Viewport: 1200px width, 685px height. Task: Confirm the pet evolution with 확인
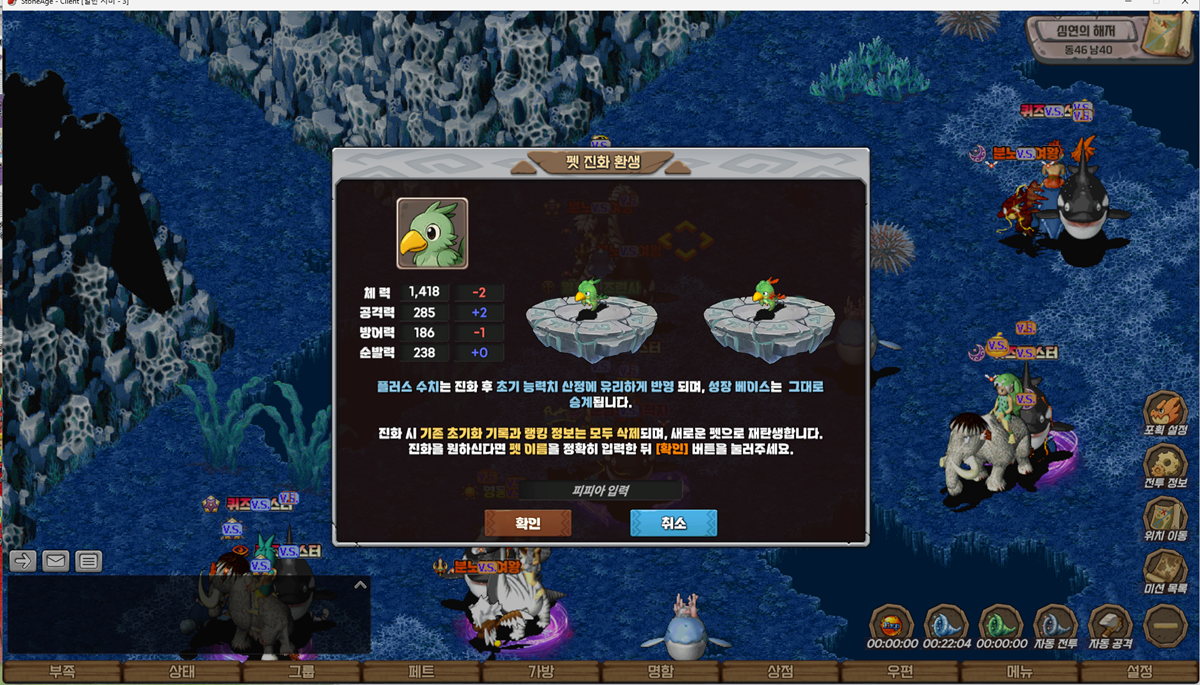tap(528, 523)
